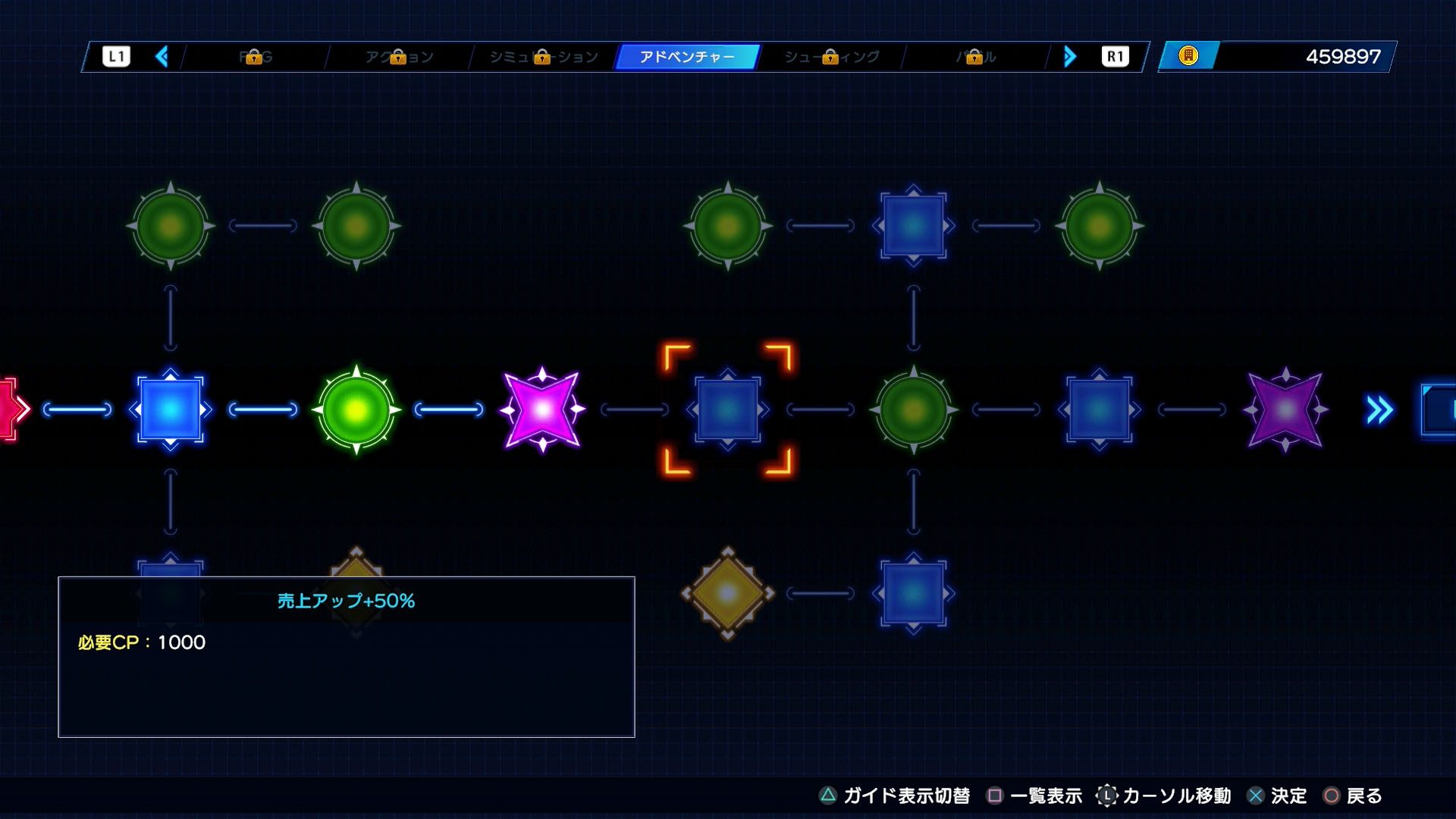The image size is (1456, 819).
Task: Select the locked RPG tab
Action: pyautogui.click(x=256, y=57)
